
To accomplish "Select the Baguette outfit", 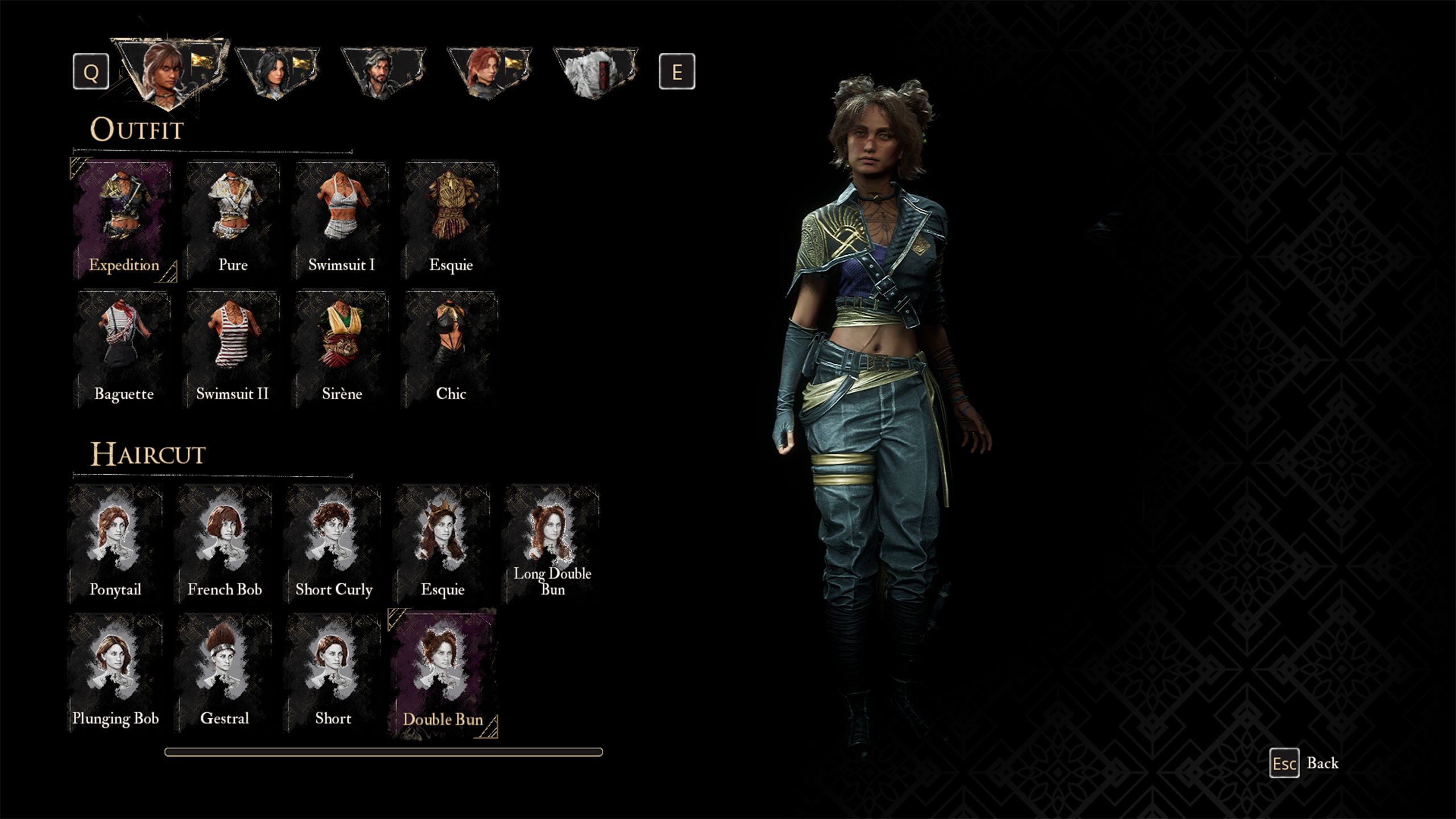I will click(x=123, y=349).
